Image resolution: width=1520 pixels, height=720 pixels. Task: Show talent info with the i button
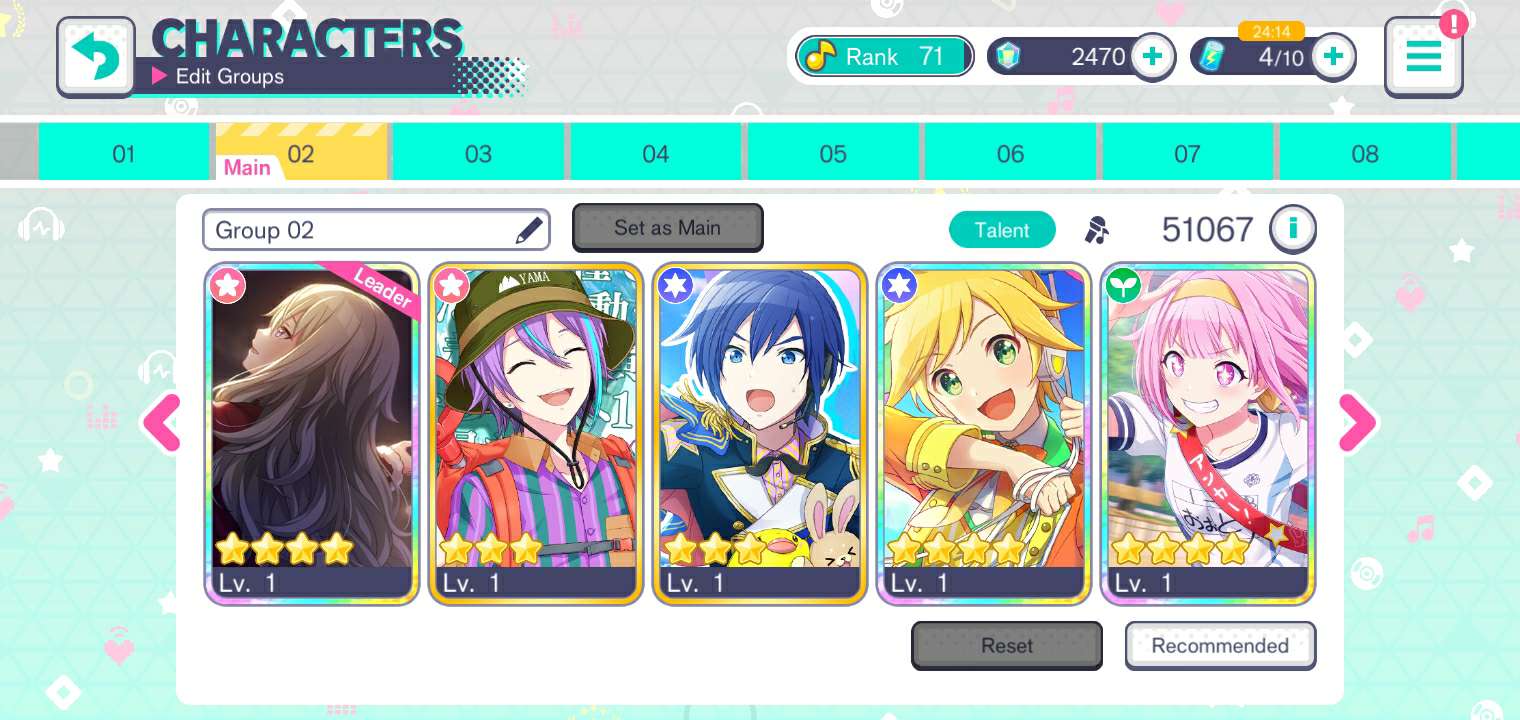click(x=1292, y=229)
